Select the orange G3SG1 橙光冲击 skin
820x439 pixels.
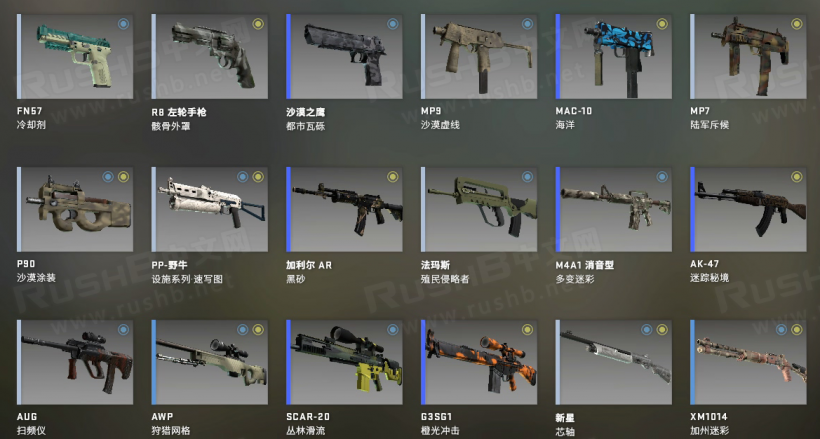(478, 362)
